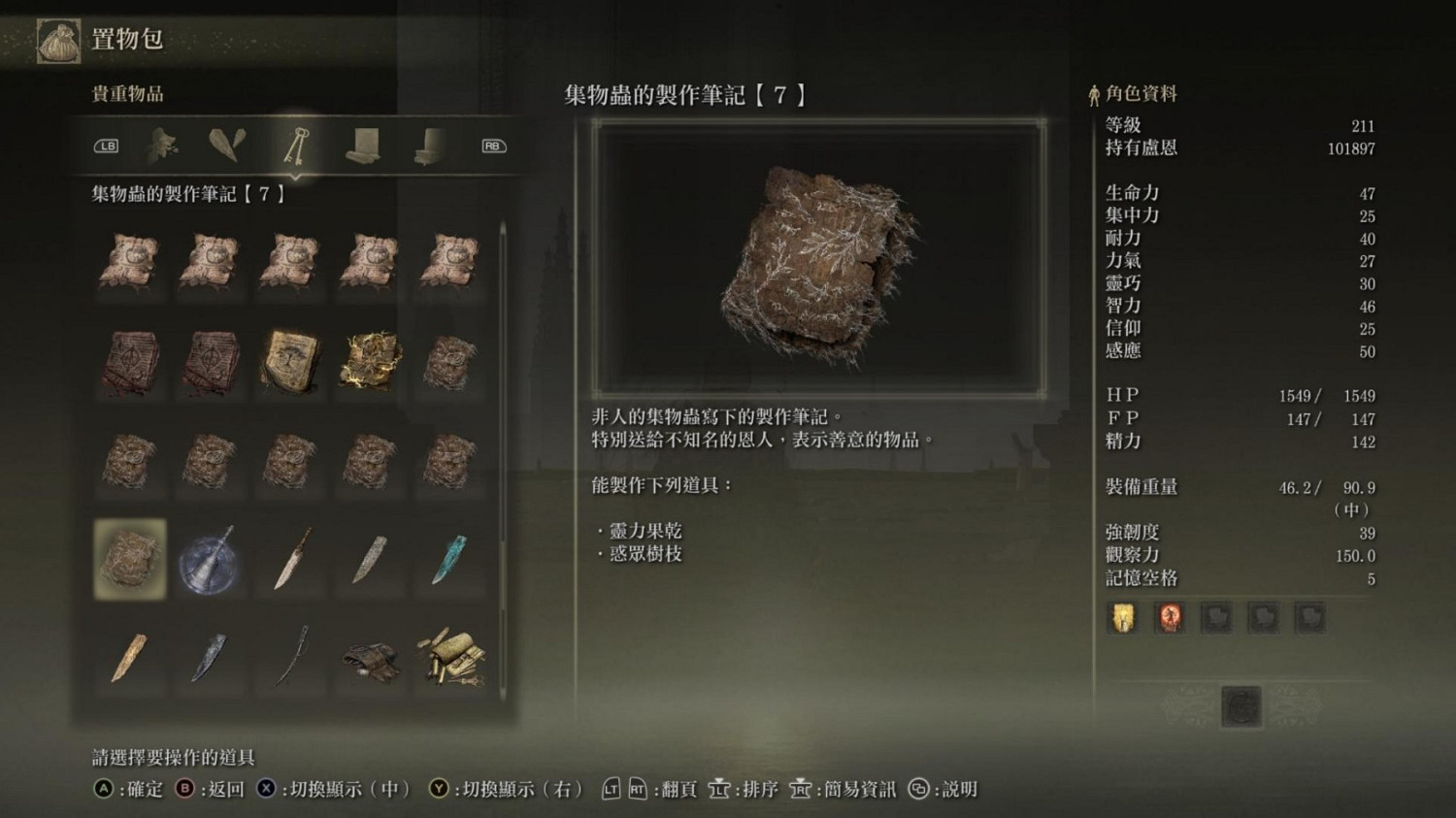Open the 排序 sorting options

(x=742, y=790)
